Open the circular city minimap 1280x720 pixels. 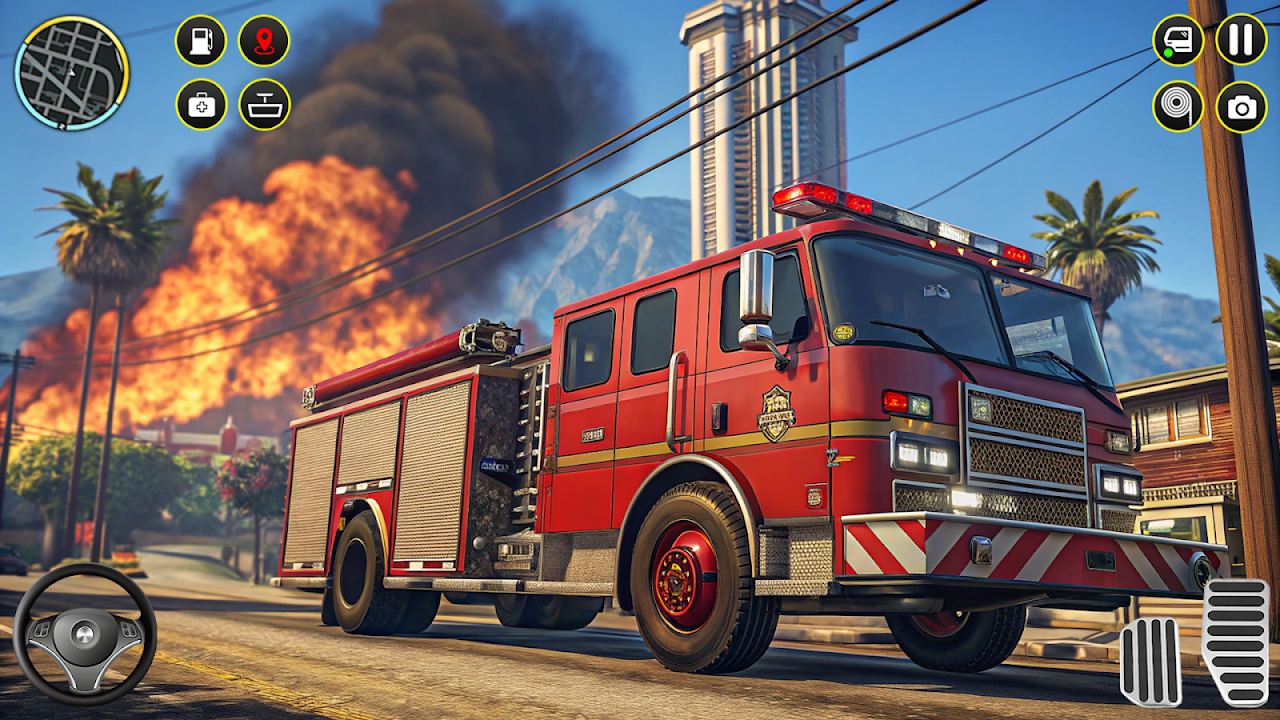71,73
